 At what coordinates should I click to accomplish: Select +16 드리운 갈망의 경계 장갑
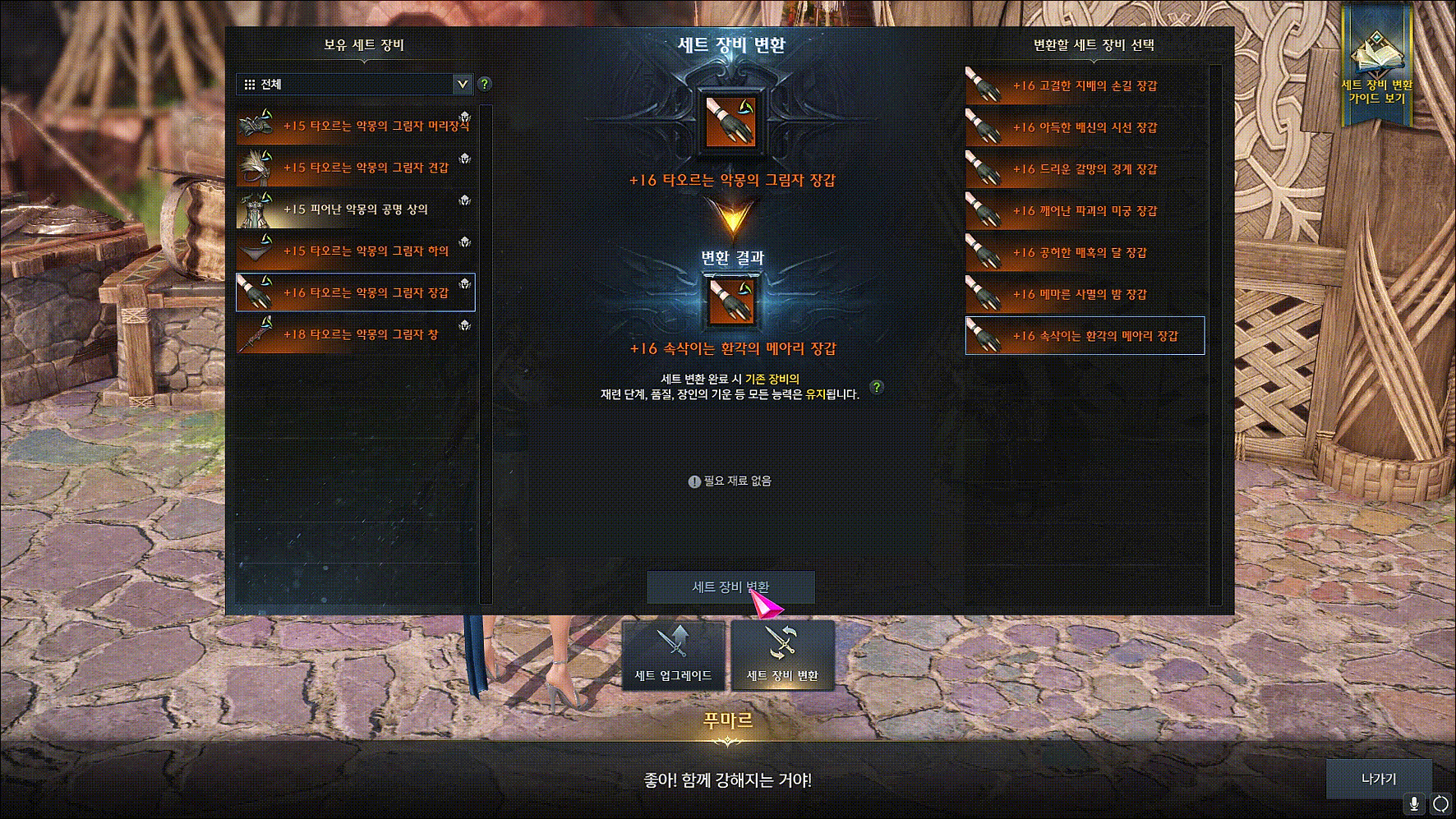(1085, 169)
